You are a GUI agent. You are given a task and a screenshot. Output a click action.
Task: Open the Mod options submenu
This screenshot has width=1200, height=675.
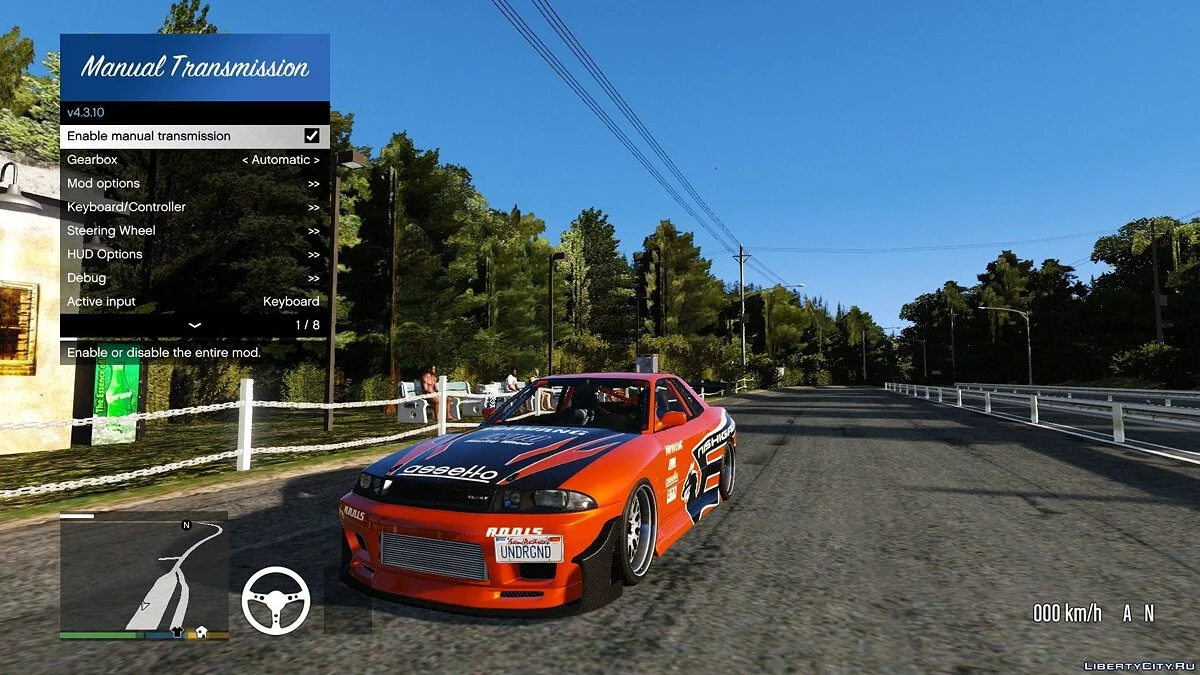[x=194, y=184]
